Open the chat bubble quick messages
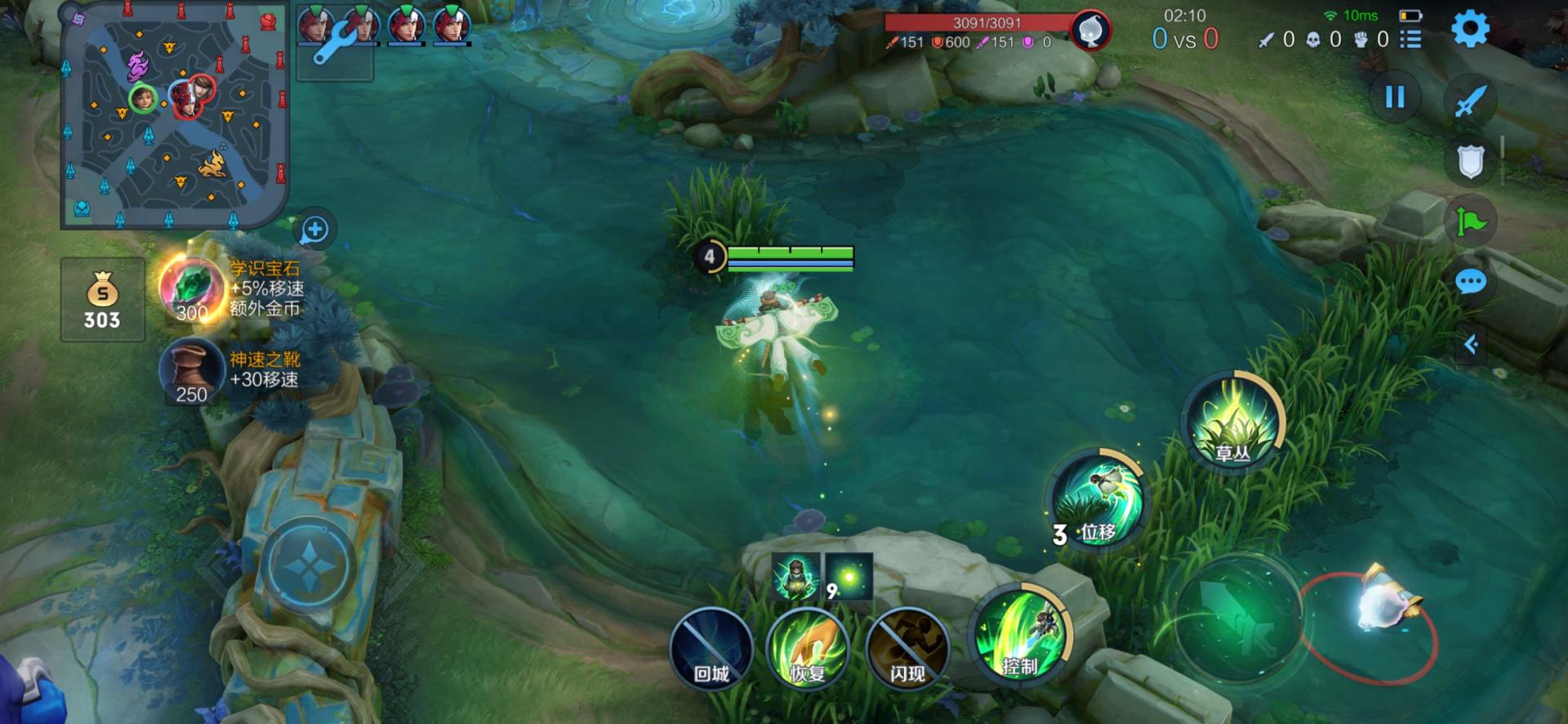This screenshot has height=724, width=1568. coord(1470,283)
